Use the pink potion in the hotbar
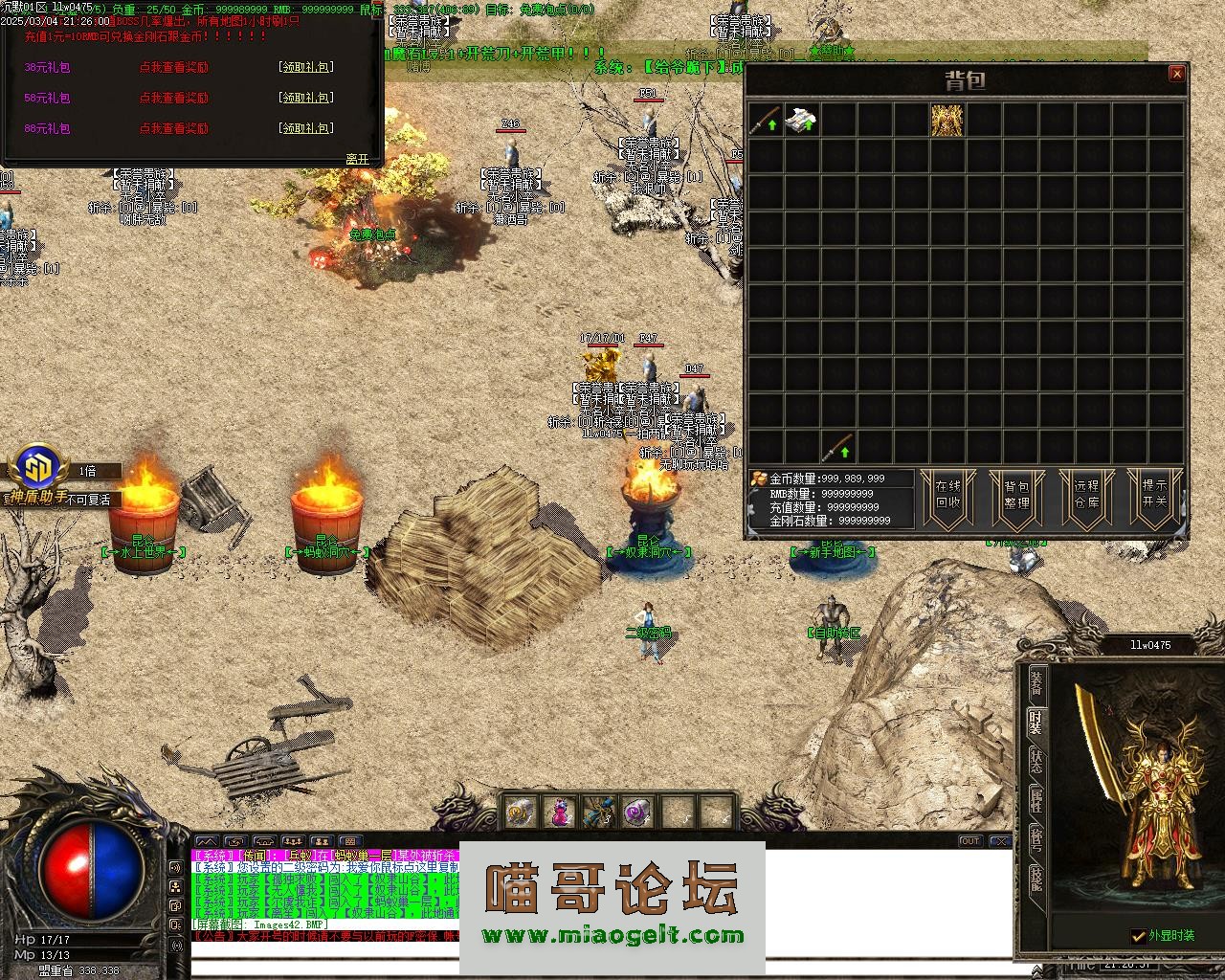This screenshot has width=1225, height=980. coord(560,813)
